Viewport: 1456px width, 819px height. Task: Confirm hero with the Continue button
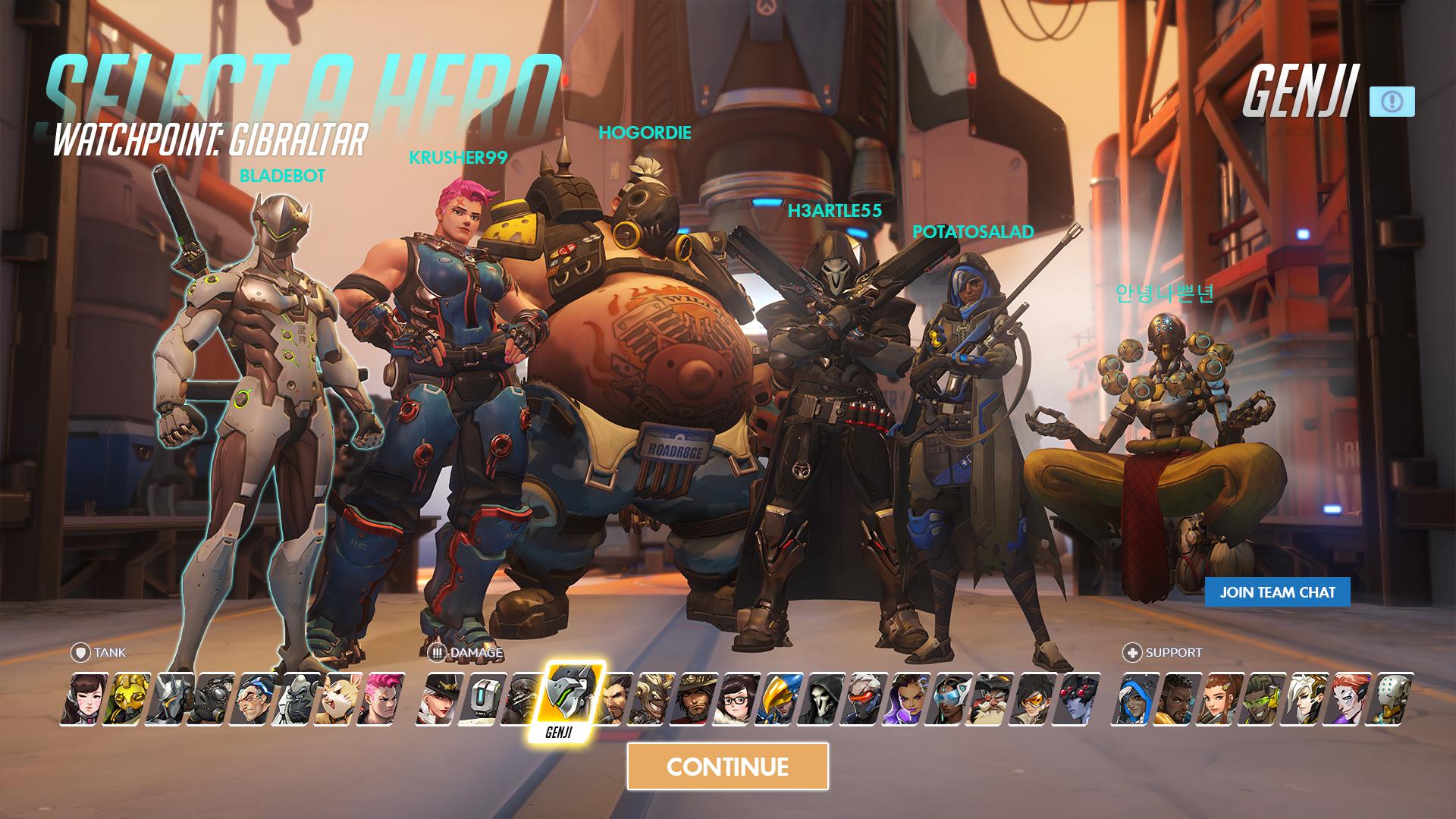727,767
